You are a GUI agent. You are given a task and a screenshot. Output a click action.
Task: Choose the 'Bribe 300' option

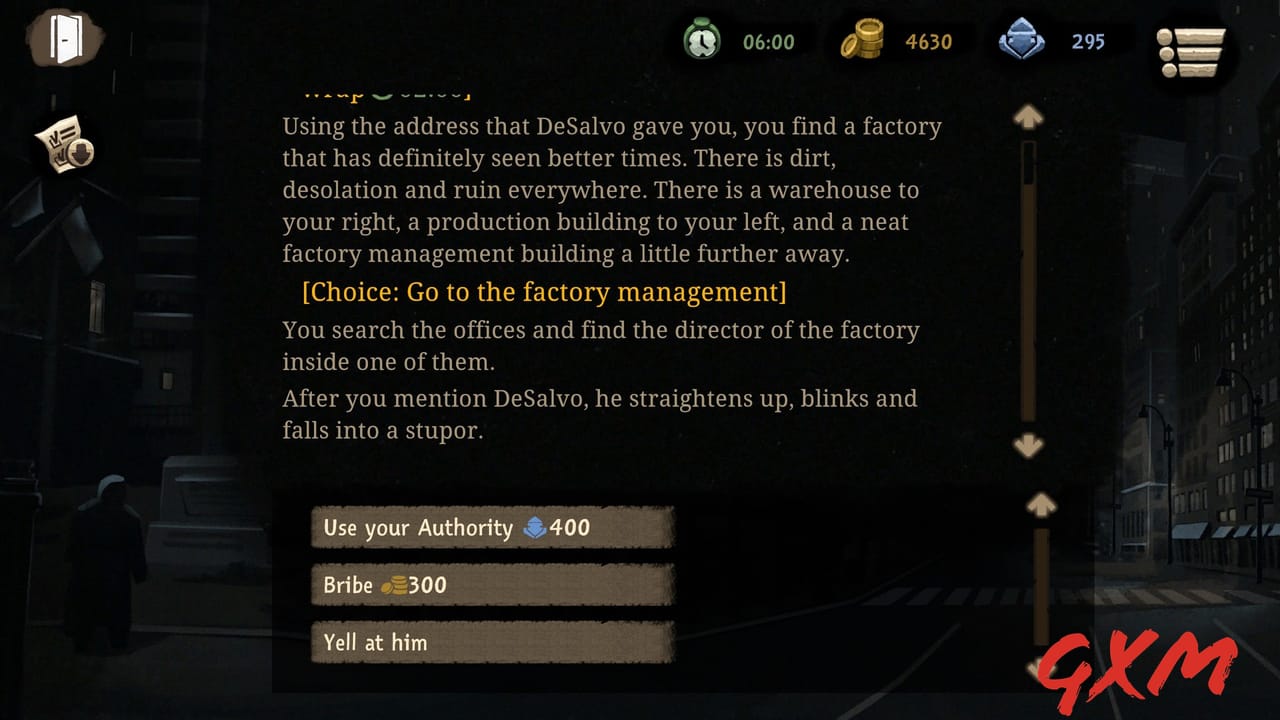coord(490,585)
